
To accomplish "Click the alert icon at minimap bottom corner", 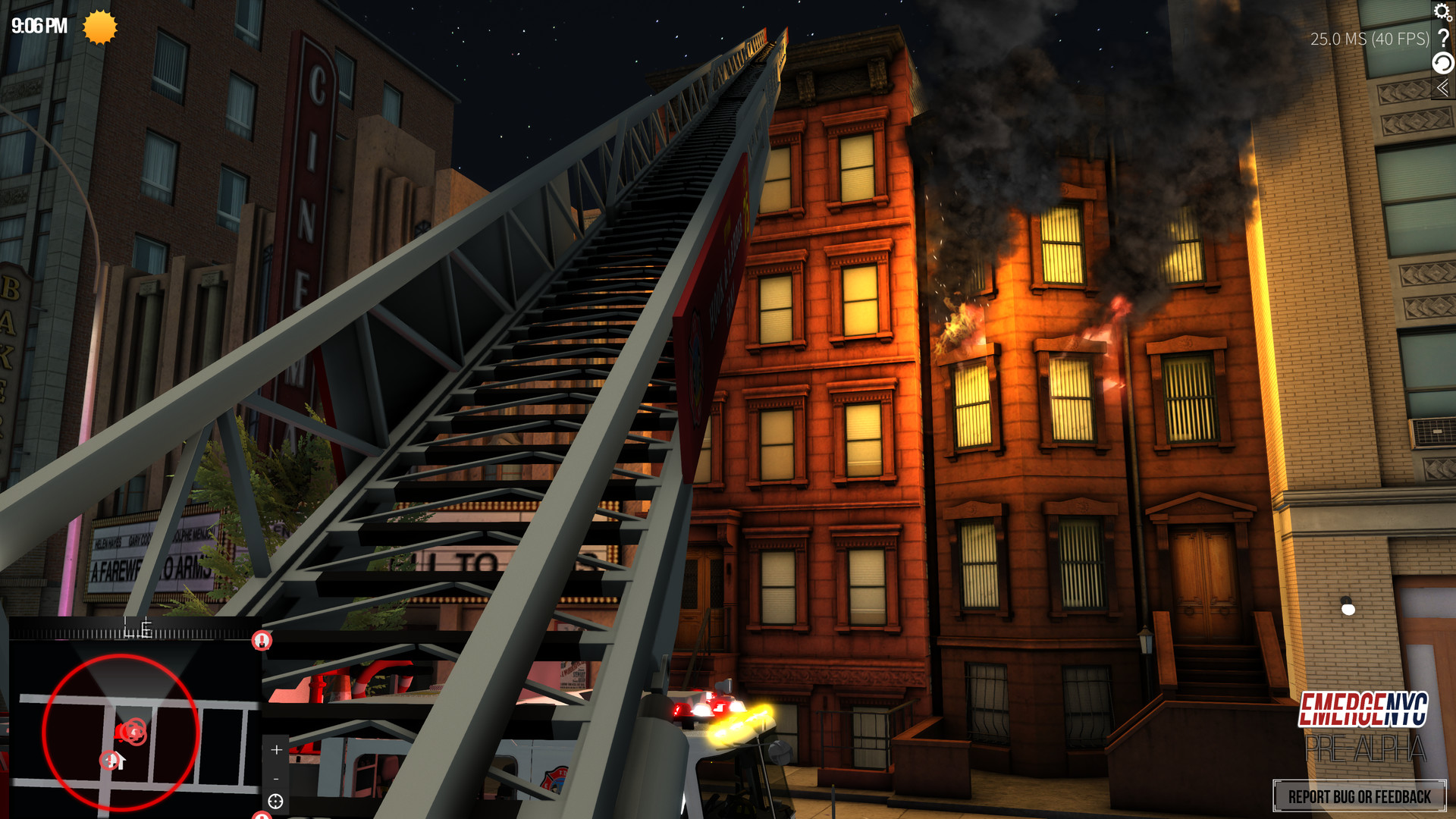I will pos(262,816).
